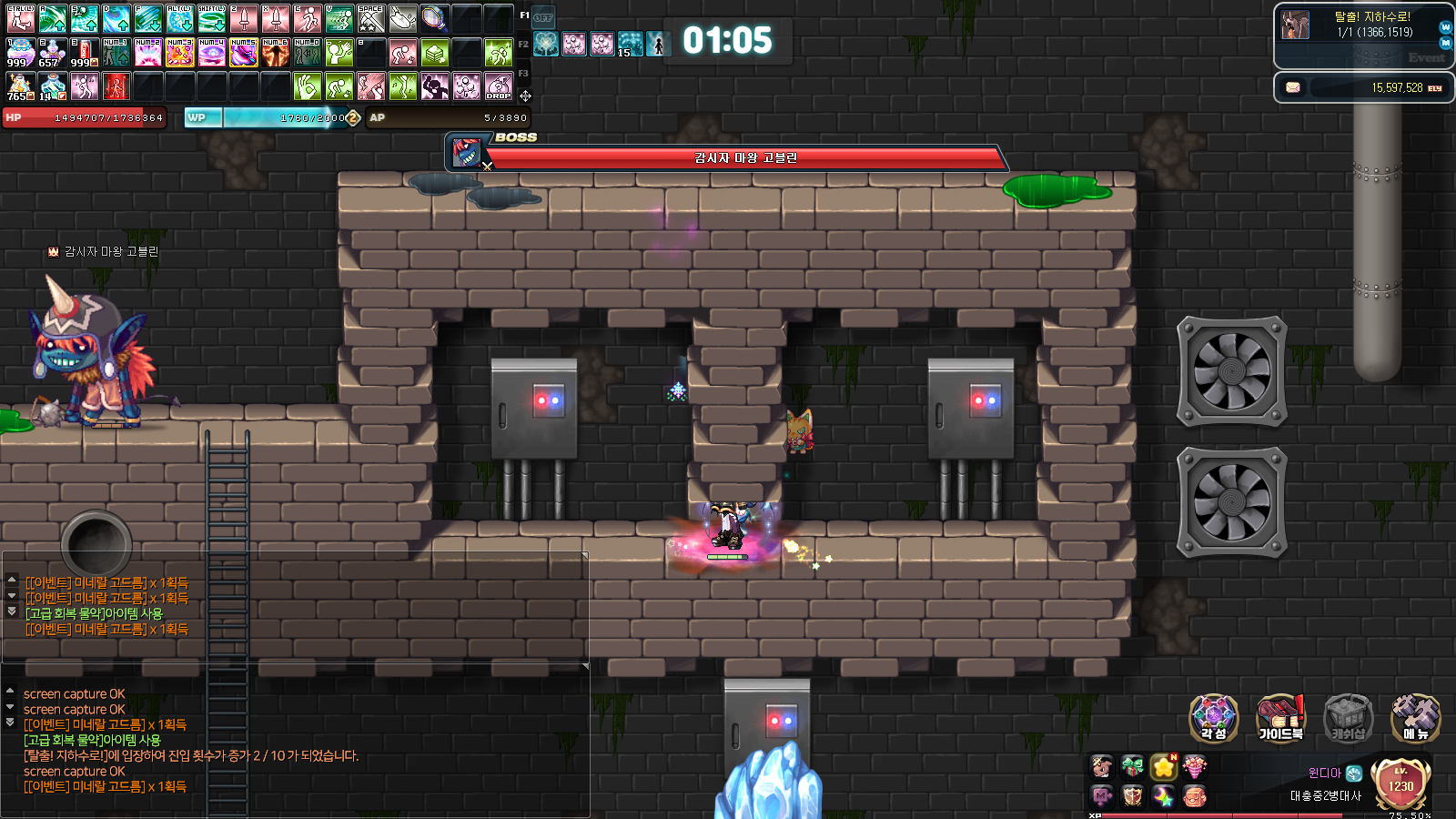Click the DROP emote slot

pyautogui.click(x=499, y=86)
